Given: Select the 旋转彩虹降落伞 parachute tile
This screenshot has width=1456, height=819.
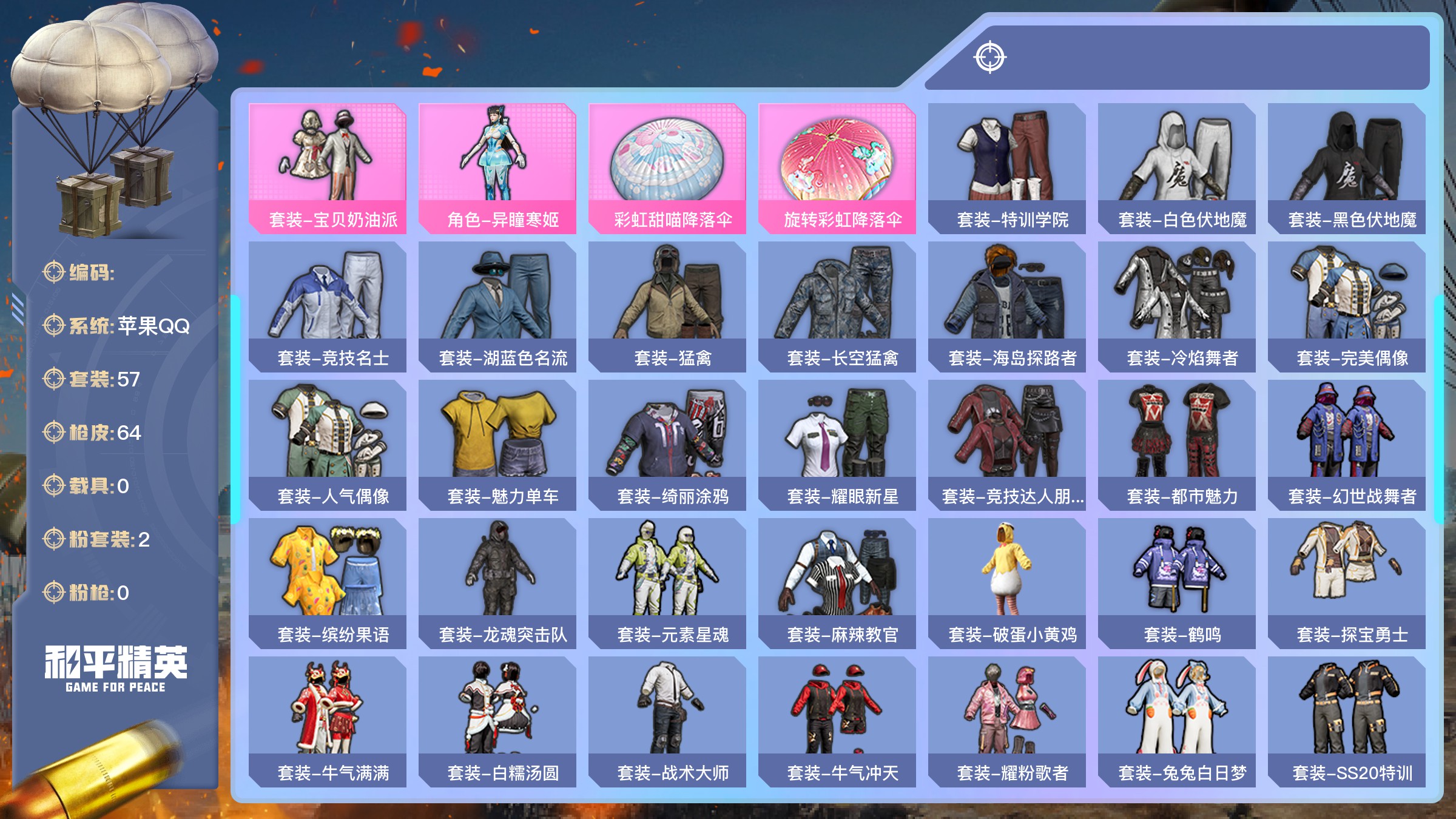Looking at the screenshot, I should tap(837, 168).
